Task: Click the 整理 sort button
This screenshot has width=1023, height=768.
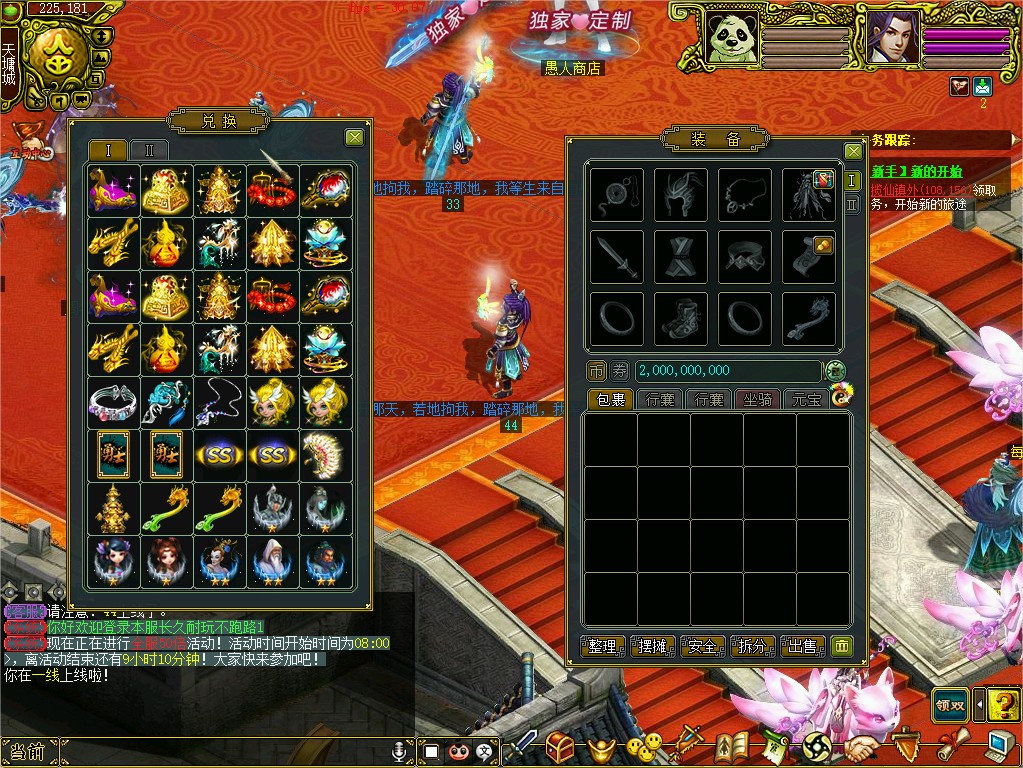Action: 603,646
